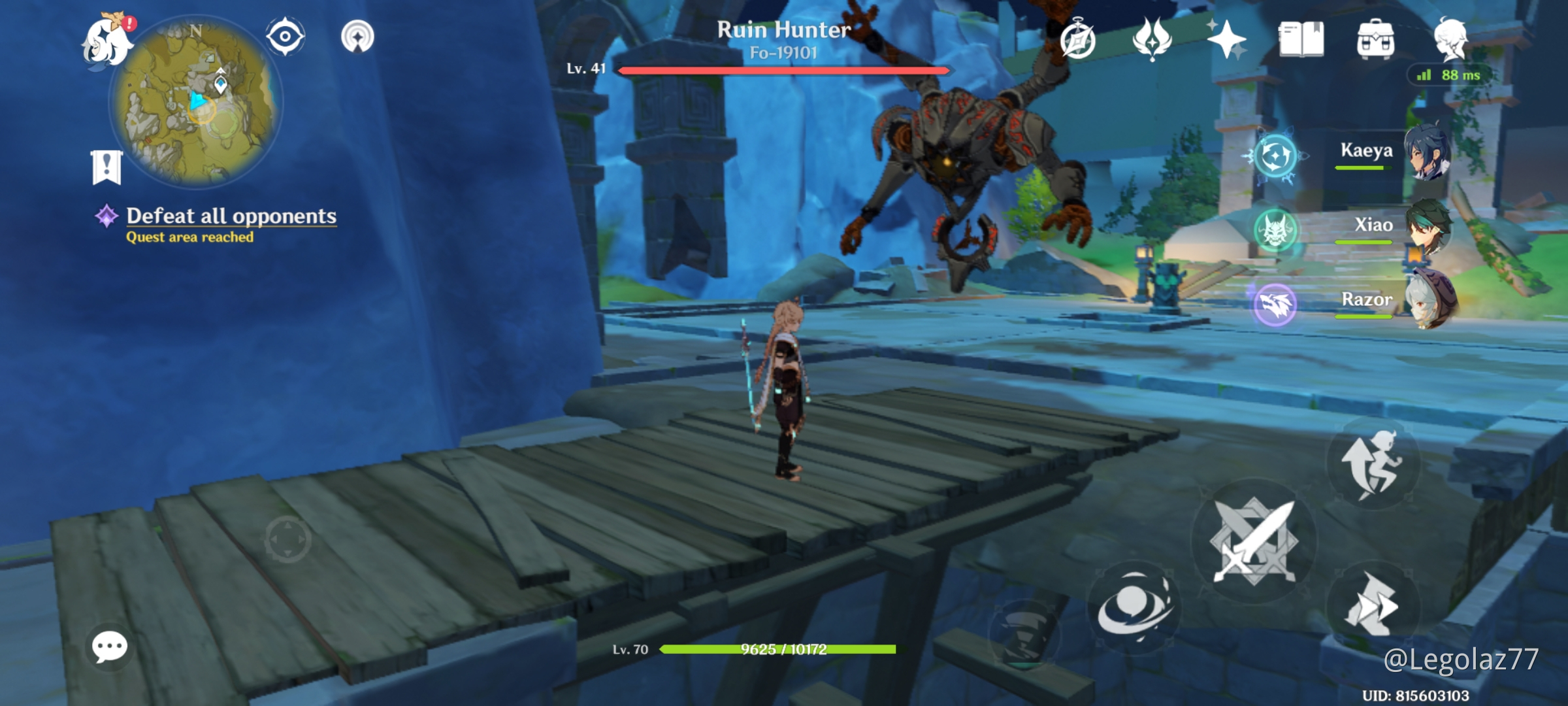The width and height of the screenshot is (1568, 706).
Task: Click the quest navigation eye icon
Action: pos(284,36)
